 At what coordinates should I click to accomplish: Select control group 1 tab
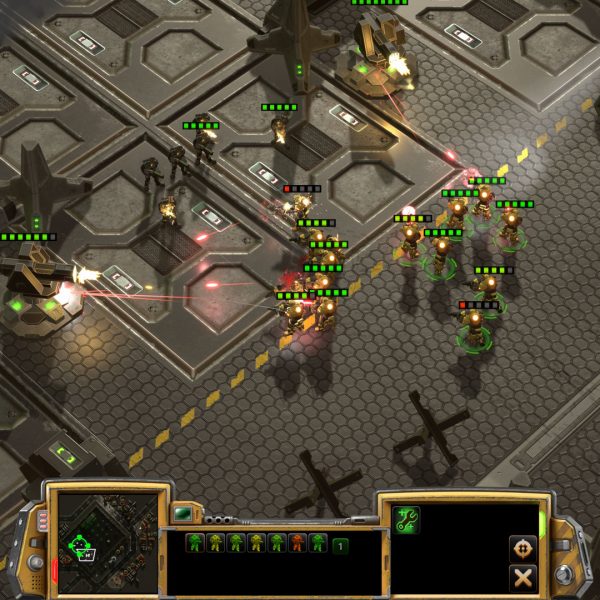click(340, 546)
